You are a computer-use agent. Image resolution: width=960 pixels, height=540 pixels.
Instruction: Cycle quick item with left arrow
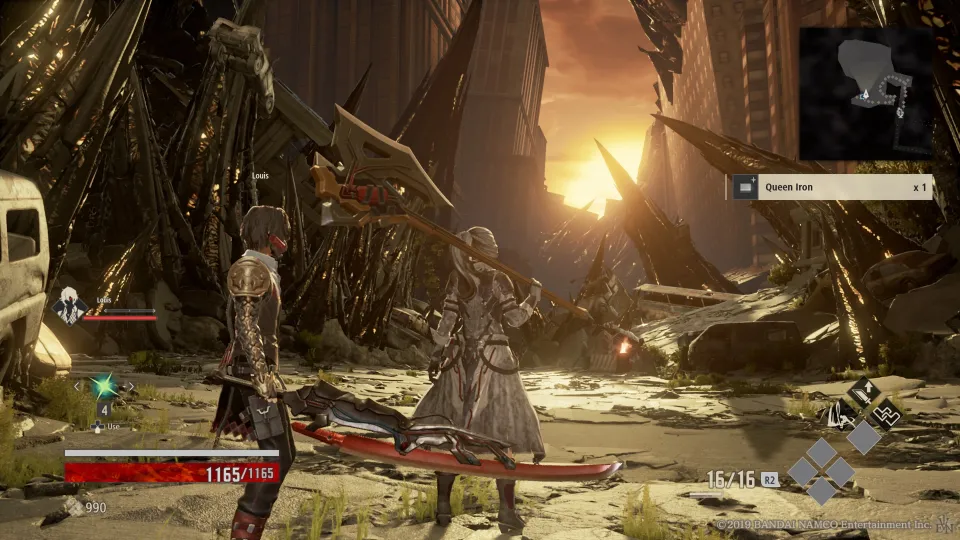tap(76, 386)
